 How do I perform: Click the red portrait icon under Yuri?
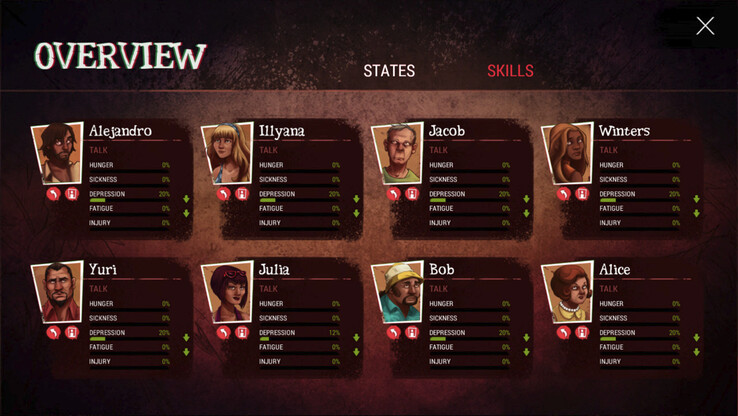tap(71, 333)
